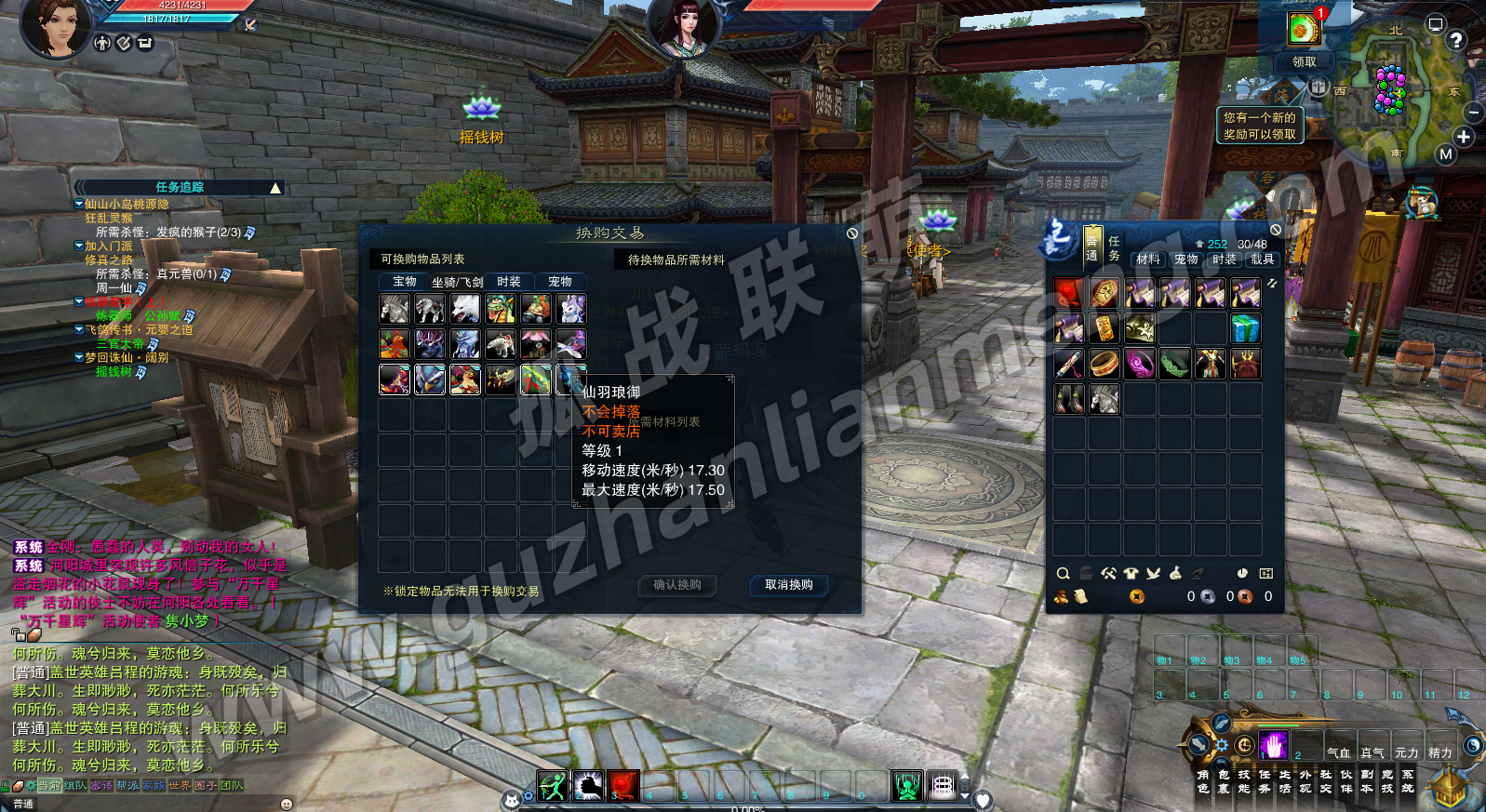Close the inventory bag window
Screen dimensions: 1486x812
(1276, 230)
